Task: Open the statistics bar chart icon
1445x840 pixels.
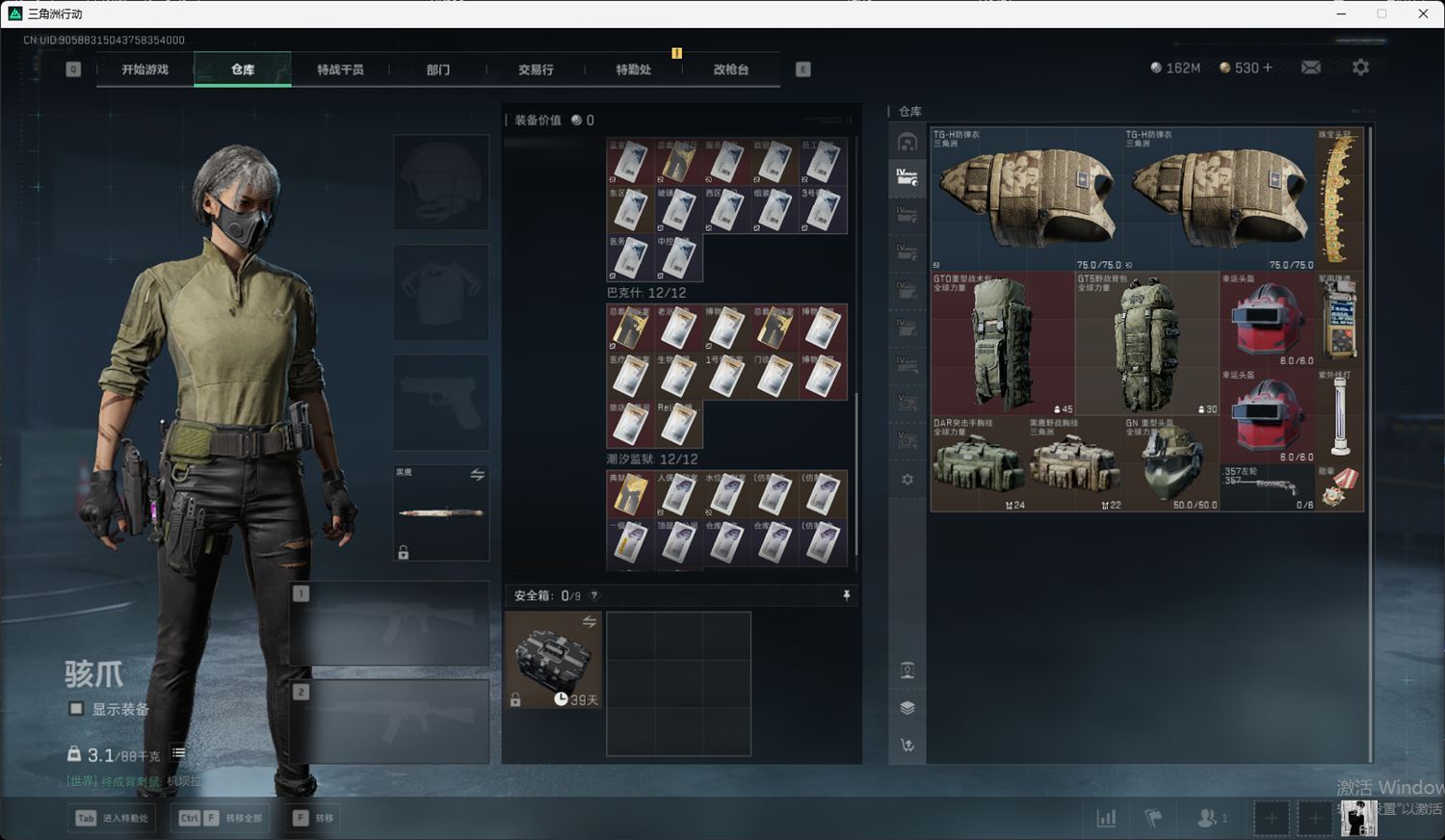Action: pyautogui.click(x=1106, y=818)
